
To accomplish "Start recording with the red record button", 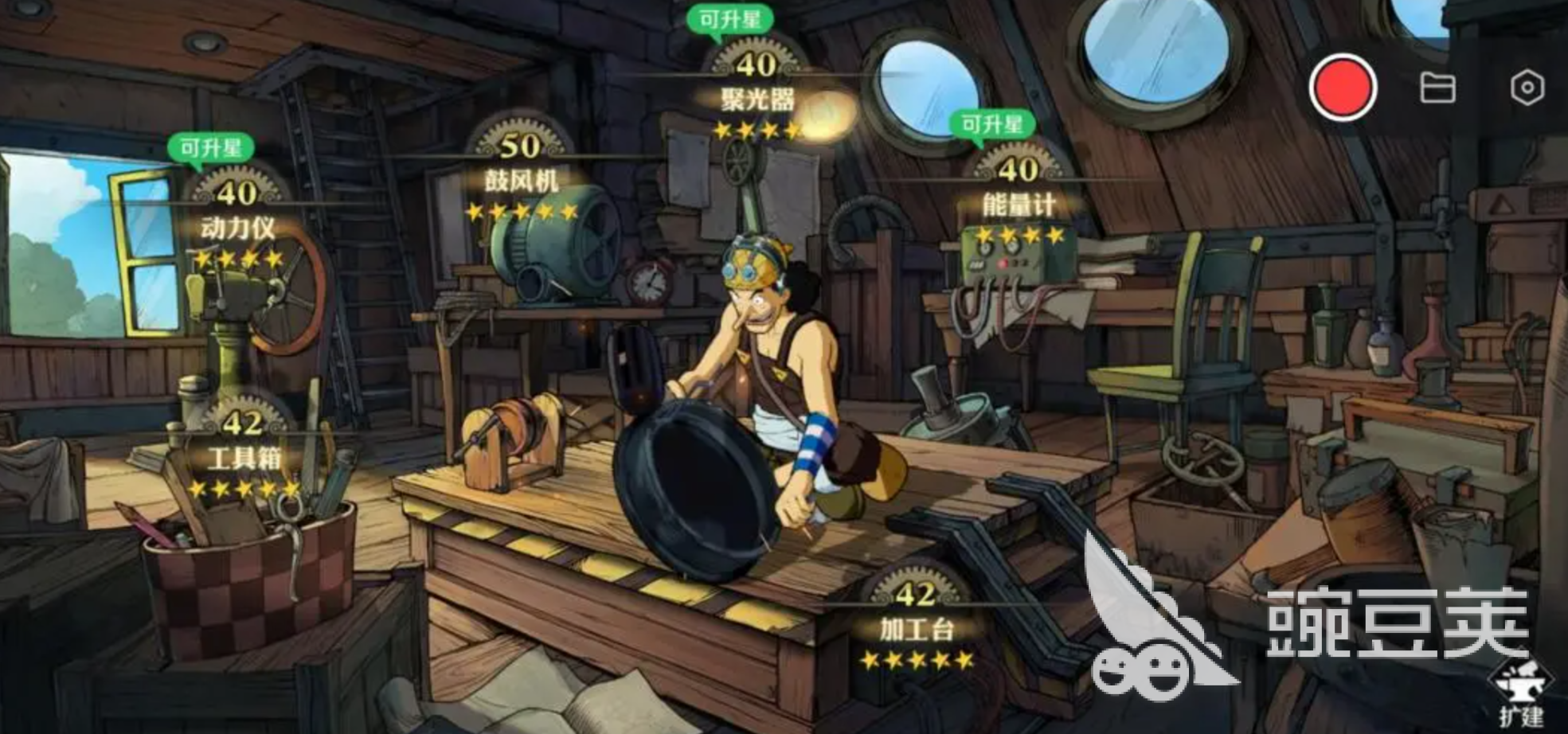I will point(1343,88).
